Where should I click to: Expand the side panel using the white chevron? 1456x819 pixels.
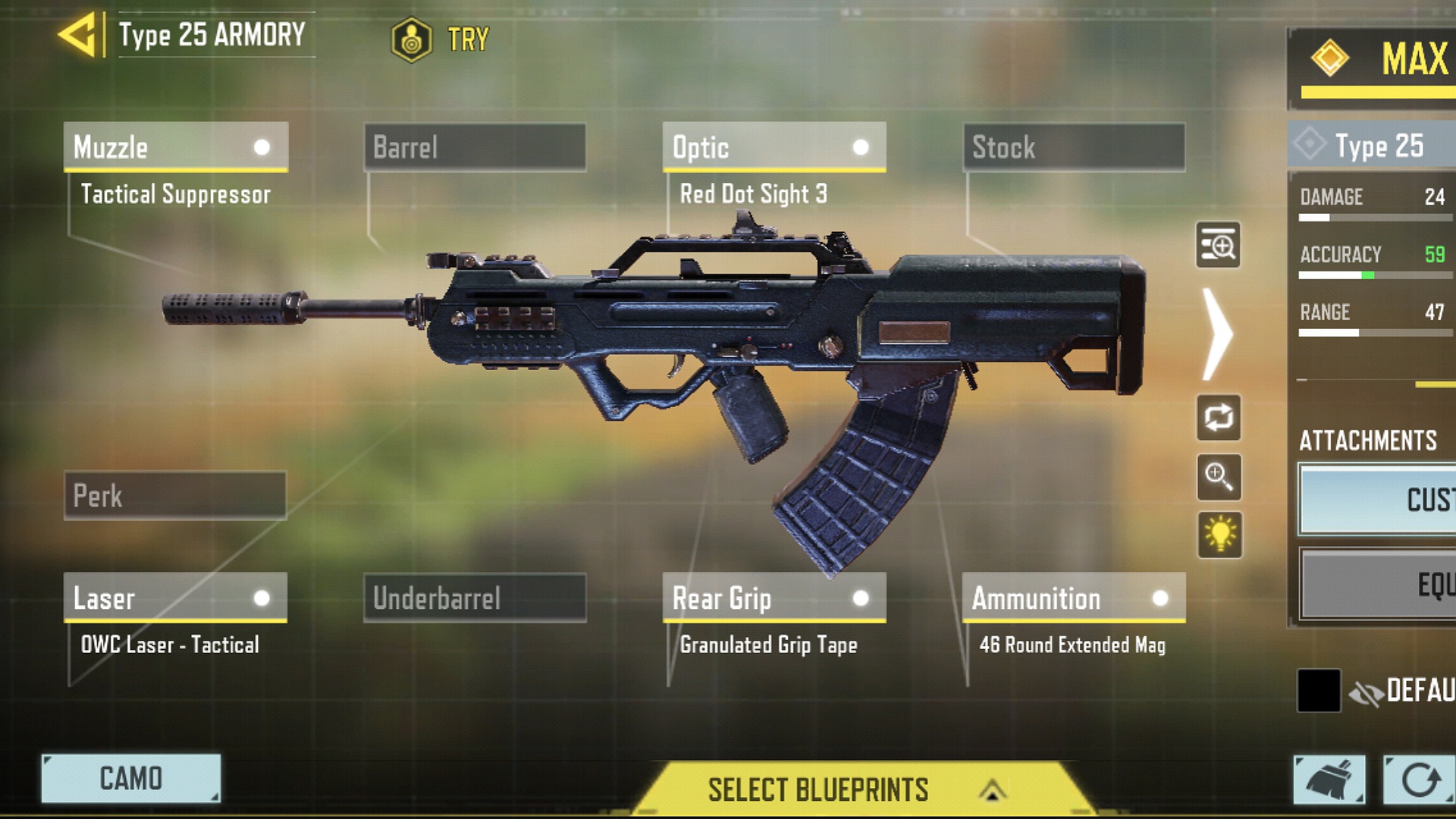[1218, 334]
